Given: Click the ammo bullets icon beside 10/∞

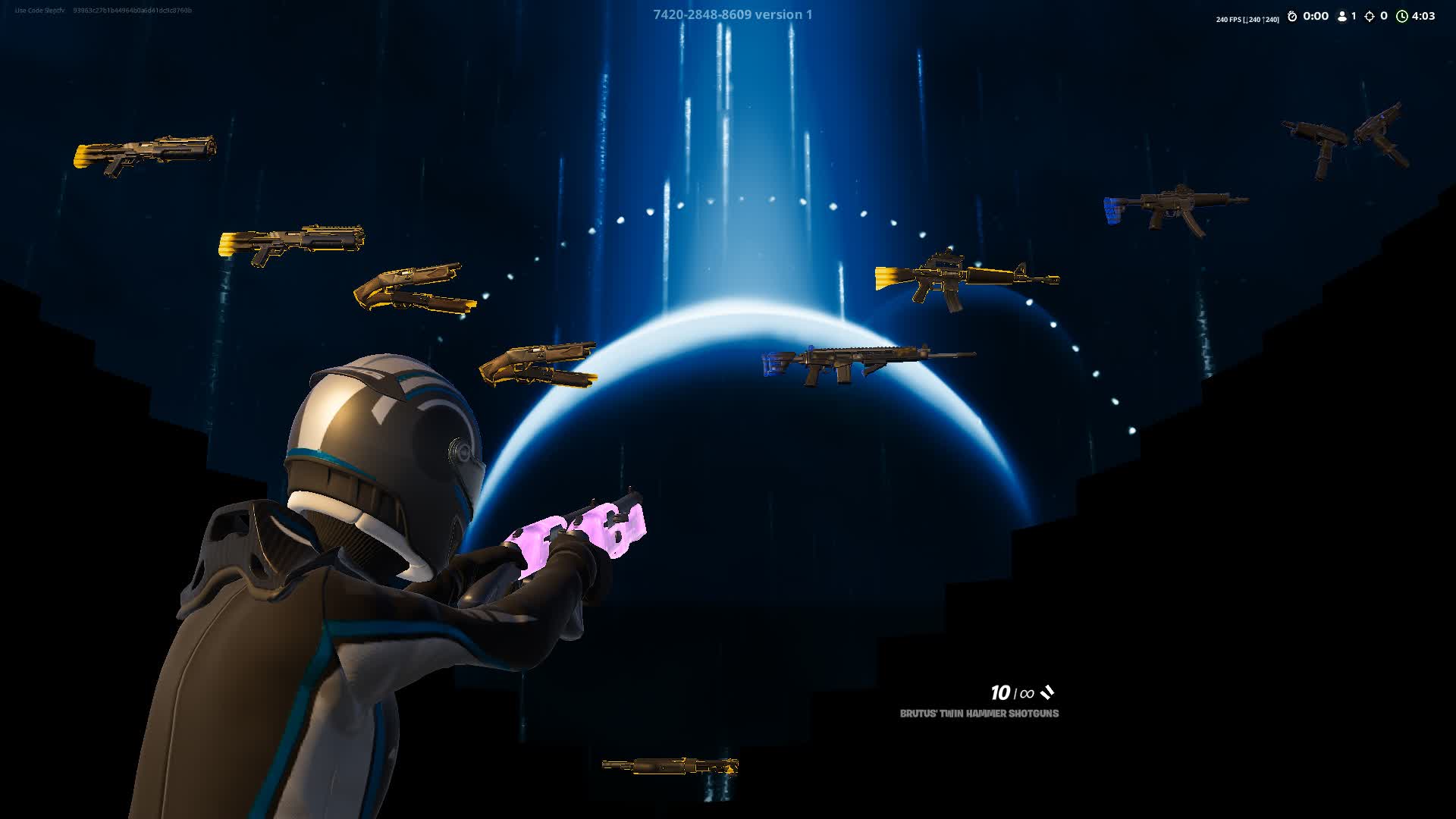Looking at the screenshot, I should pos(1049,692).
